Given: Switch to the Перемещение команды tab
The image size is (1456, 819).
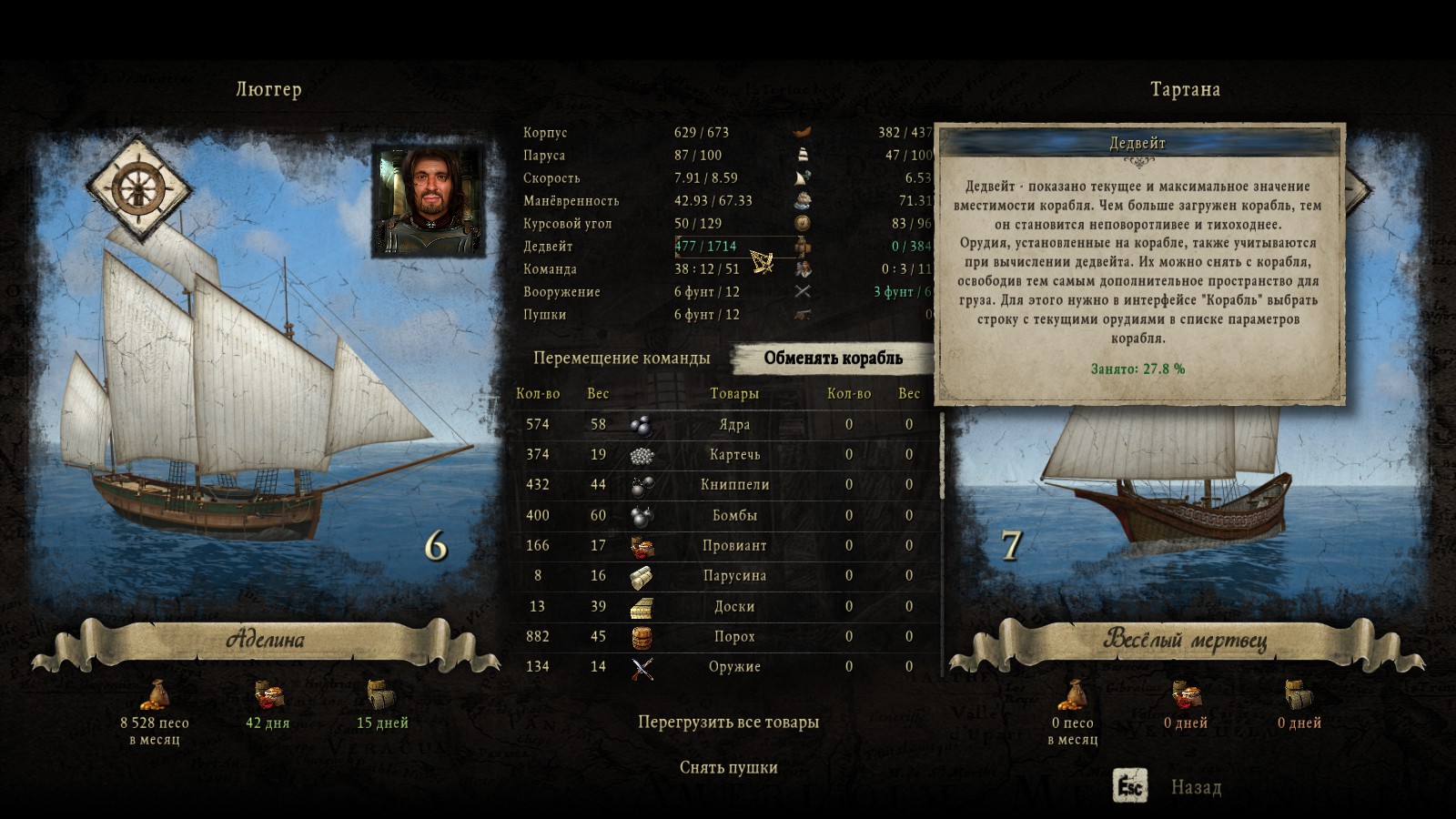Looking at the screenshot, I should click(622, 359).
